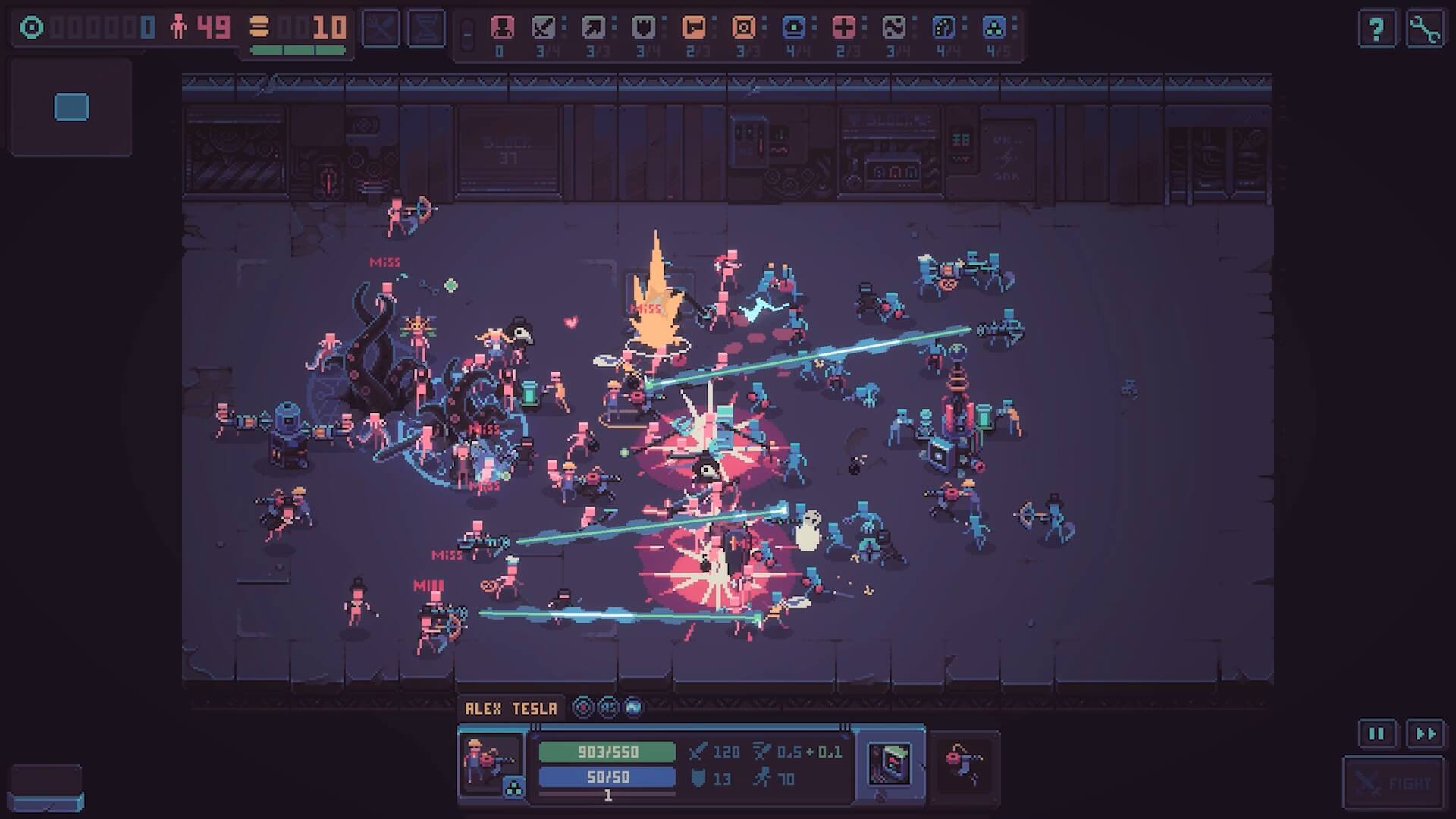1456x819 pixels.
Task: Open the question mark help button
Action: tap(1376, 30)
